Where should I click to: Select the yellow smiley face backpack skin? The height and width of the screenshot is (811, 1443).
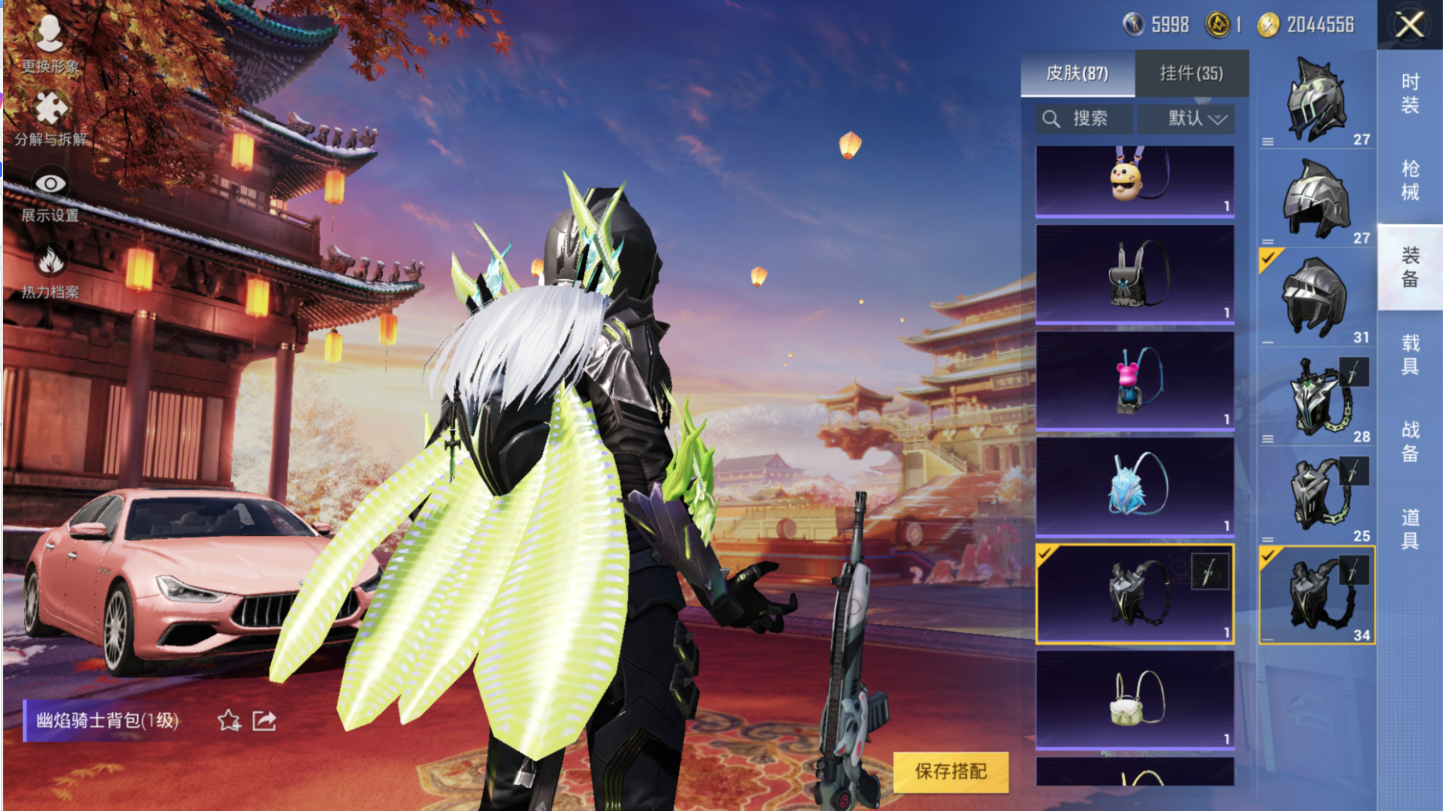pos(1134,180)
